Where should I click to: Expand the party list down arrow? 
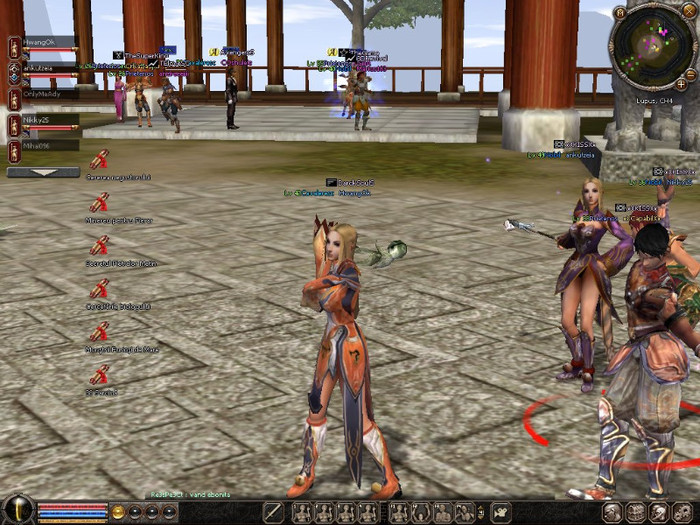43,172
